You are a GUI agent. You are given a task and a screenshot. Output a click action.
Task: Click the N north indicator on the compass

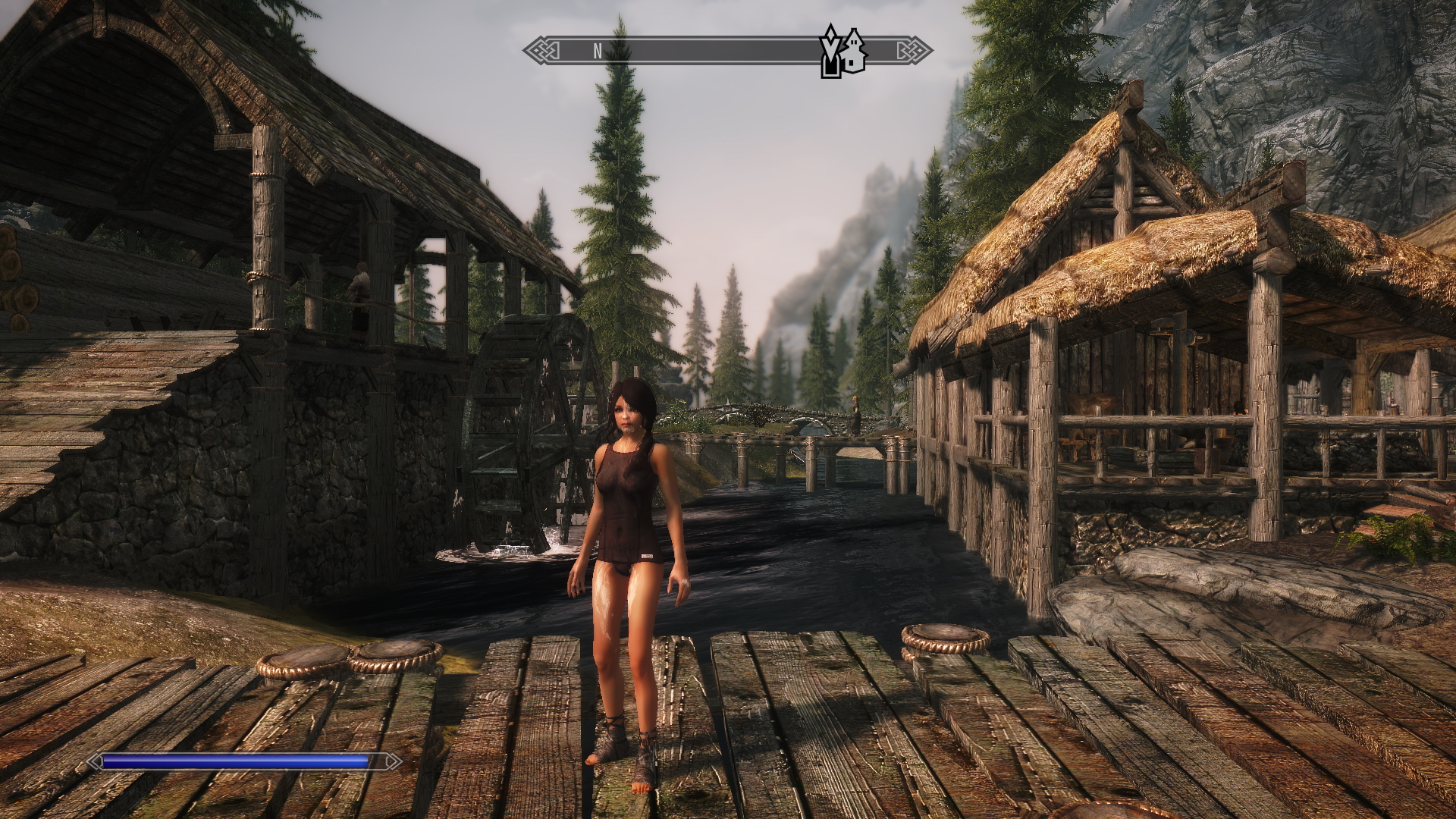598,52
